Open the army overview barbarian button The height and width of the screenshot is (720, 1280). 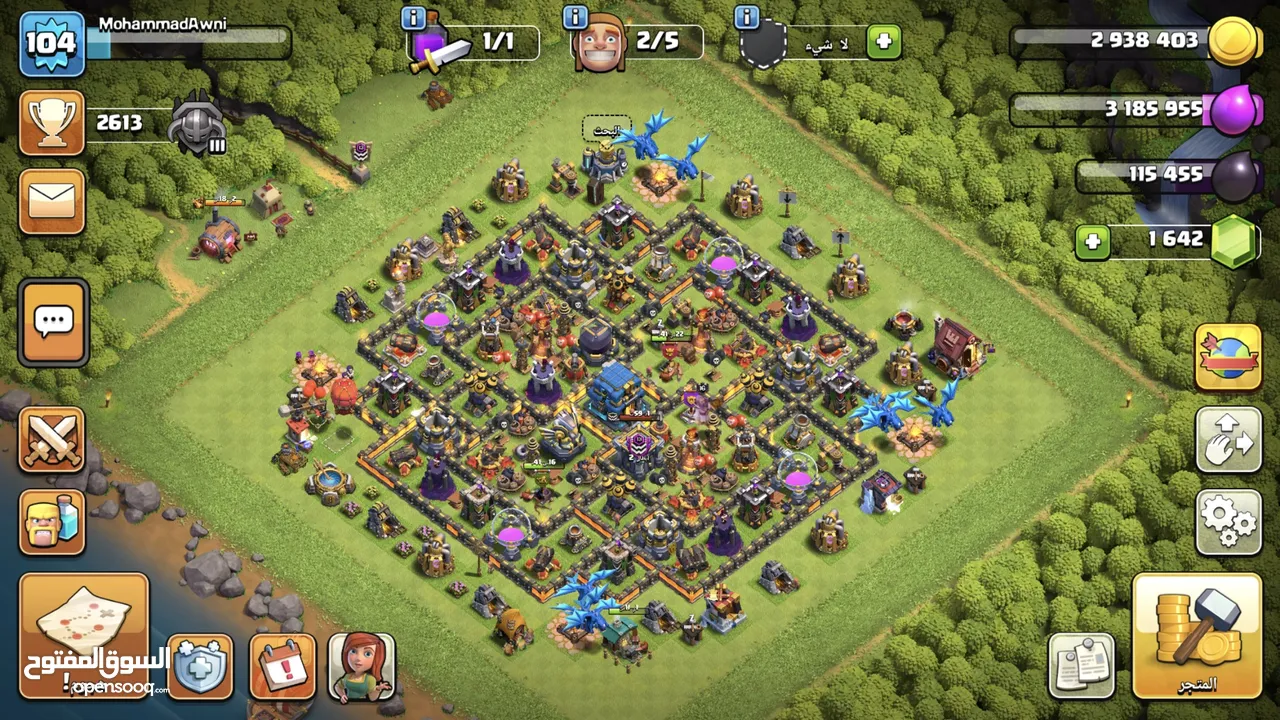click(x=52, y=522)
